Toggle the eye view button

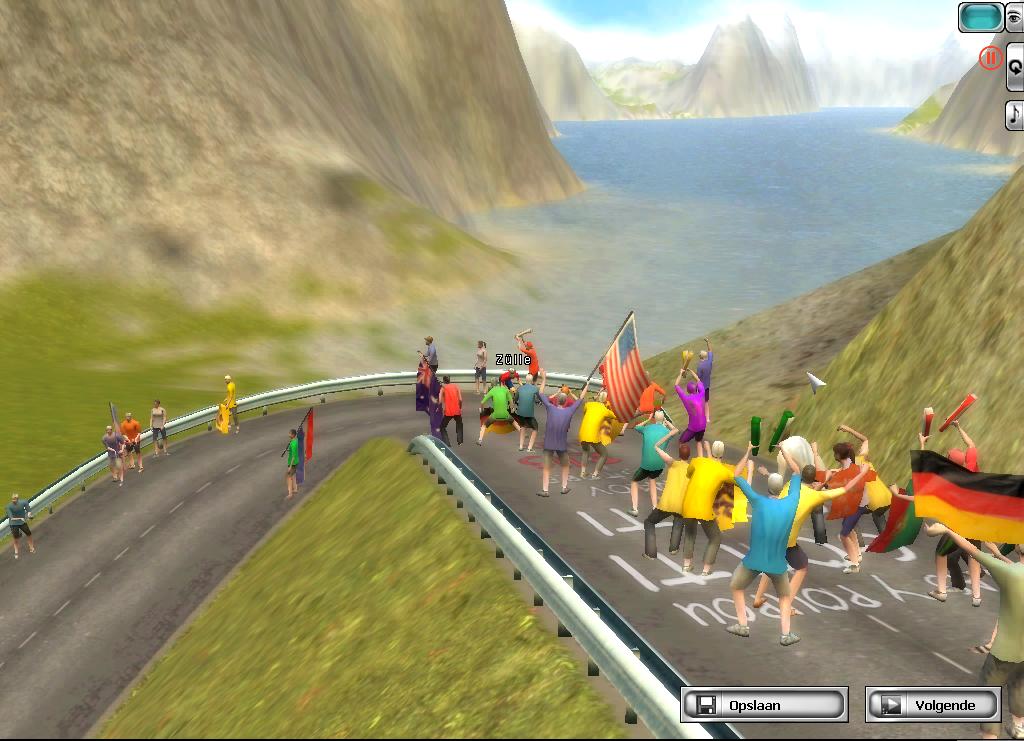1014,17
